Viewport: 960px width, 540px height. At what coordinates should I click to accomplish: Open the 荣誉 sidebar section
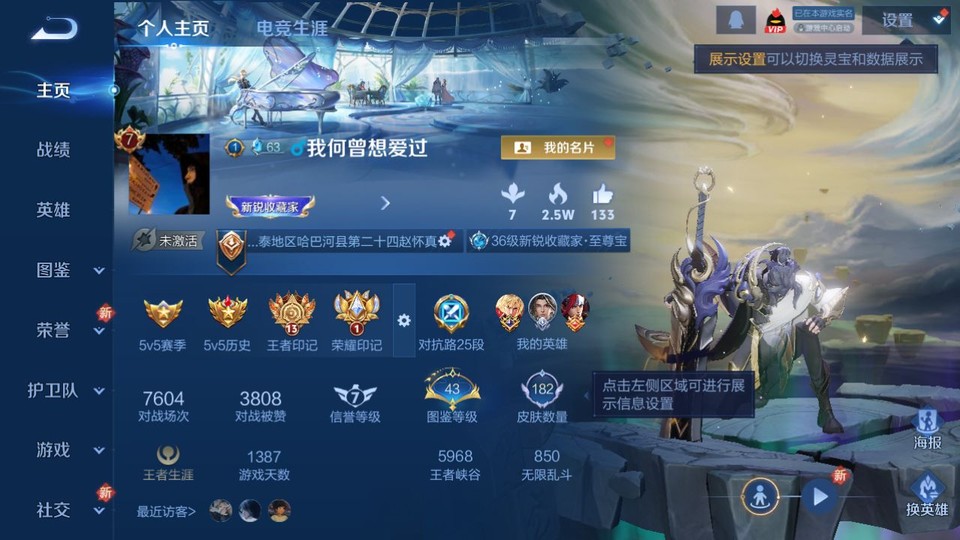coord(68,330)
